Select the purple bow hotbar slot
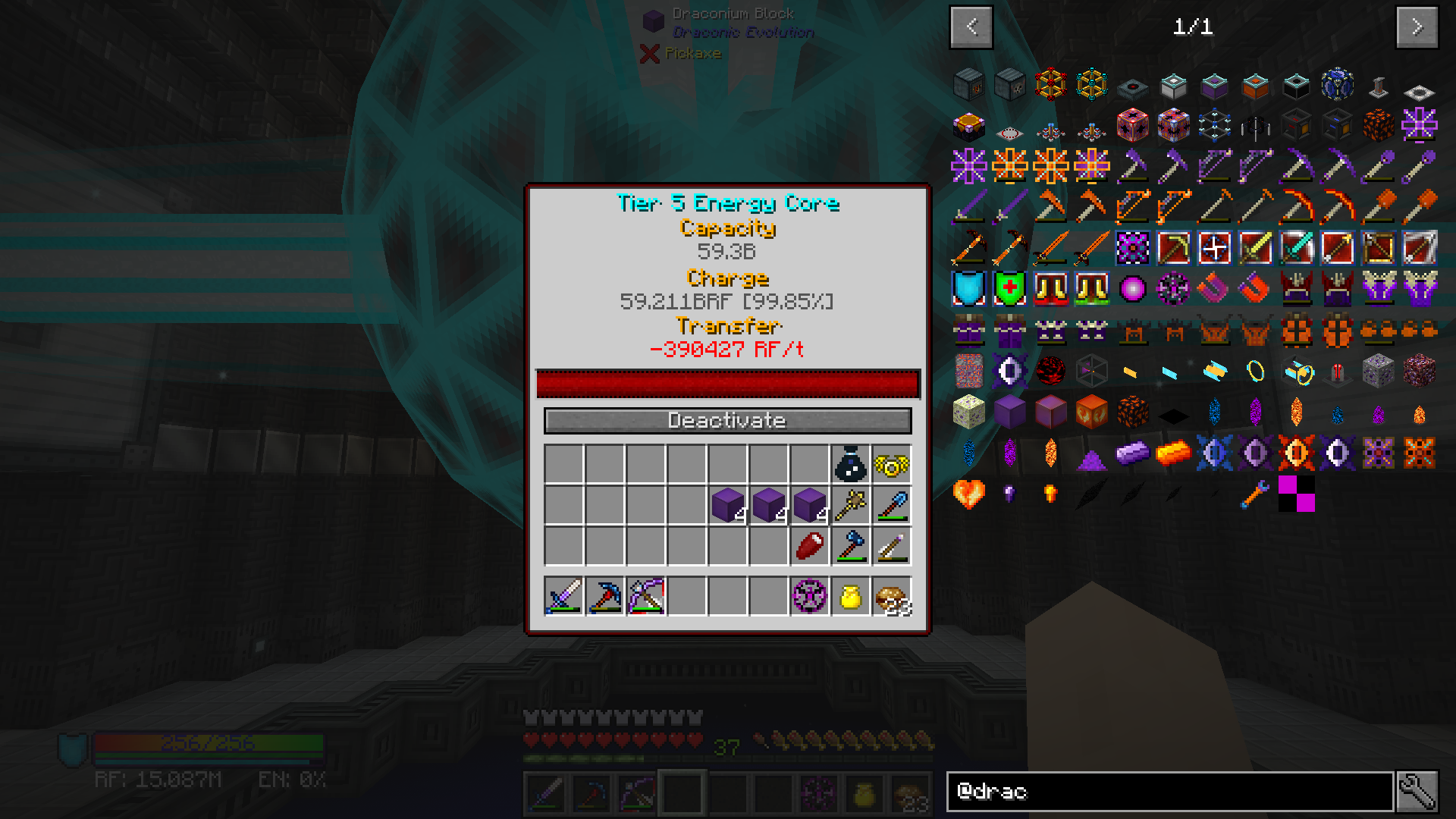 point(646,597)
